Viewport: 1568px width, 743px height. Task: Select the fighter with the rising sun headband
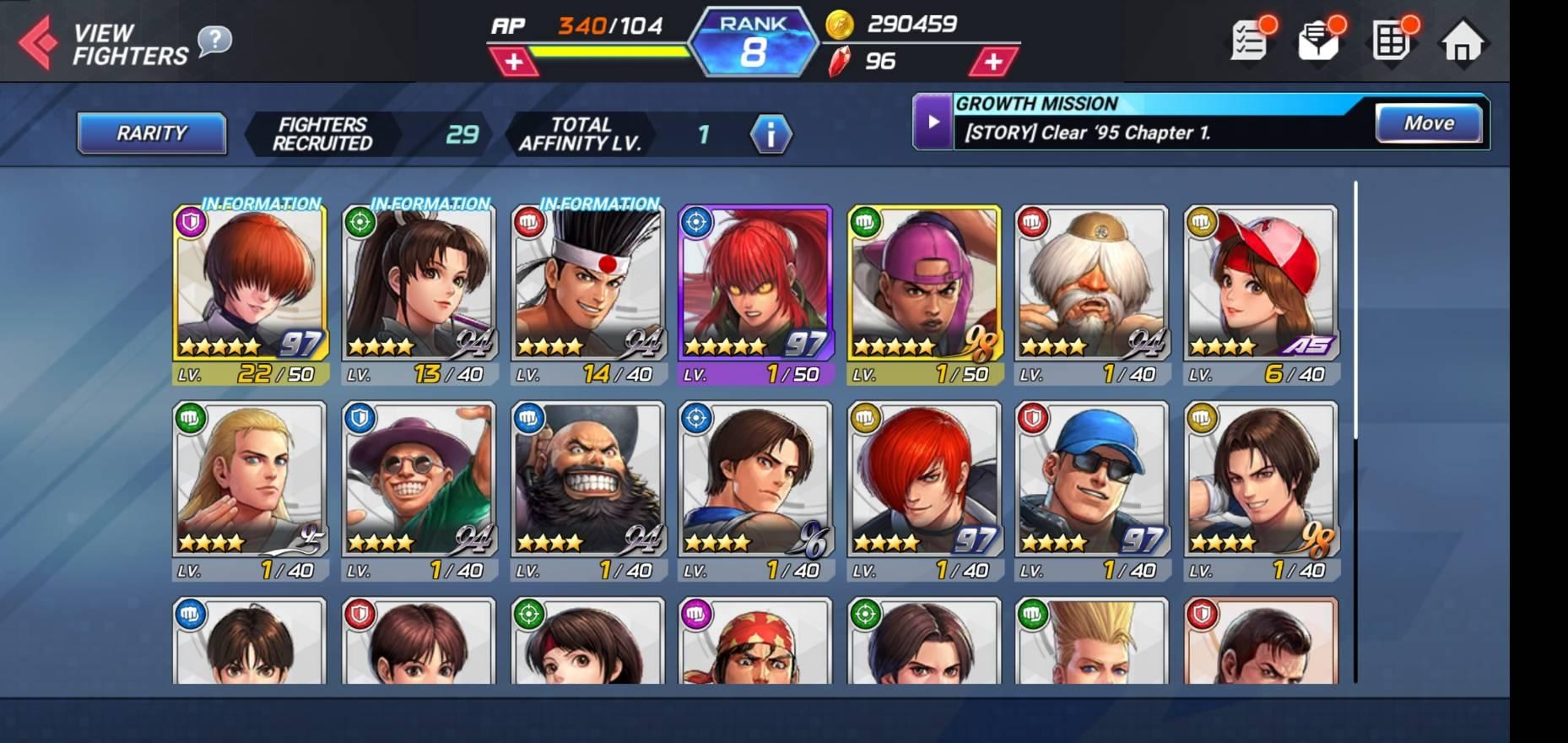click(587, 287)
